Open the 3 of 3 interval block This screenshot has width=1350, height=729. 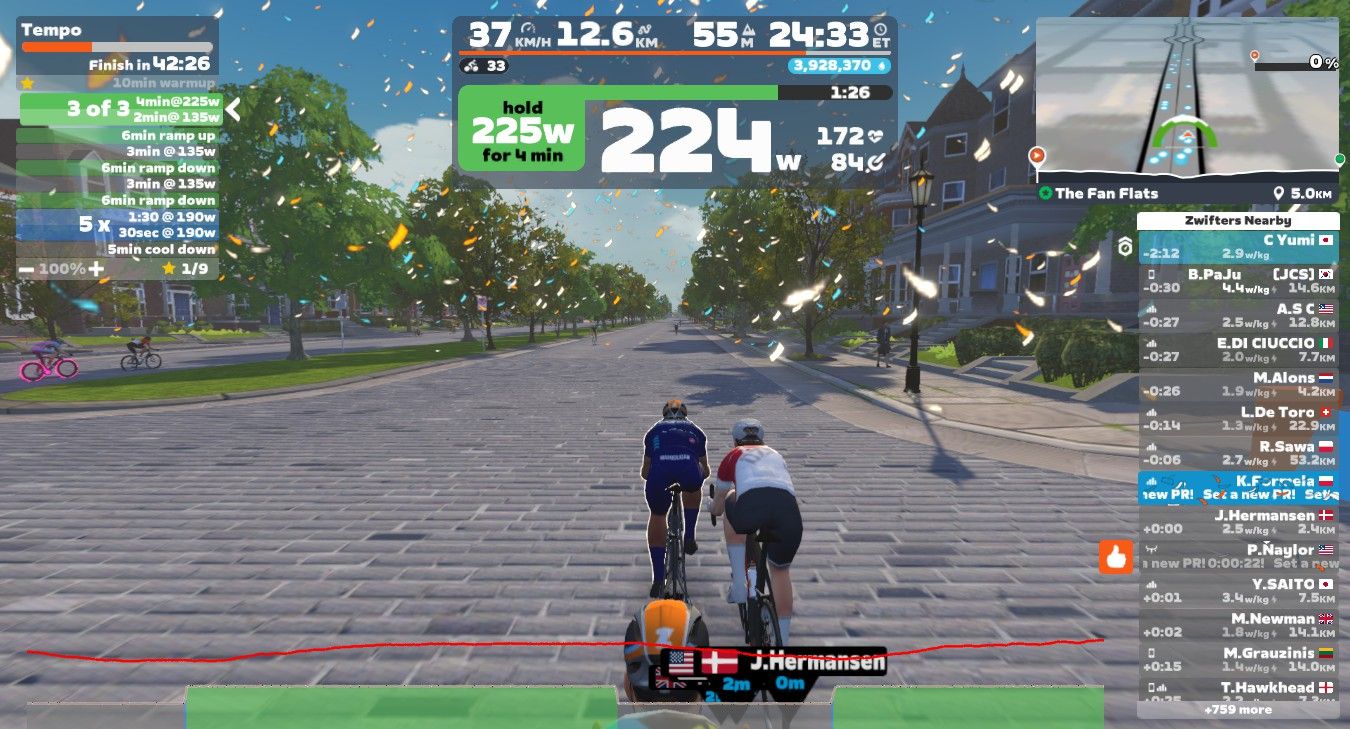pyautogui.click(x=118, y=109)
